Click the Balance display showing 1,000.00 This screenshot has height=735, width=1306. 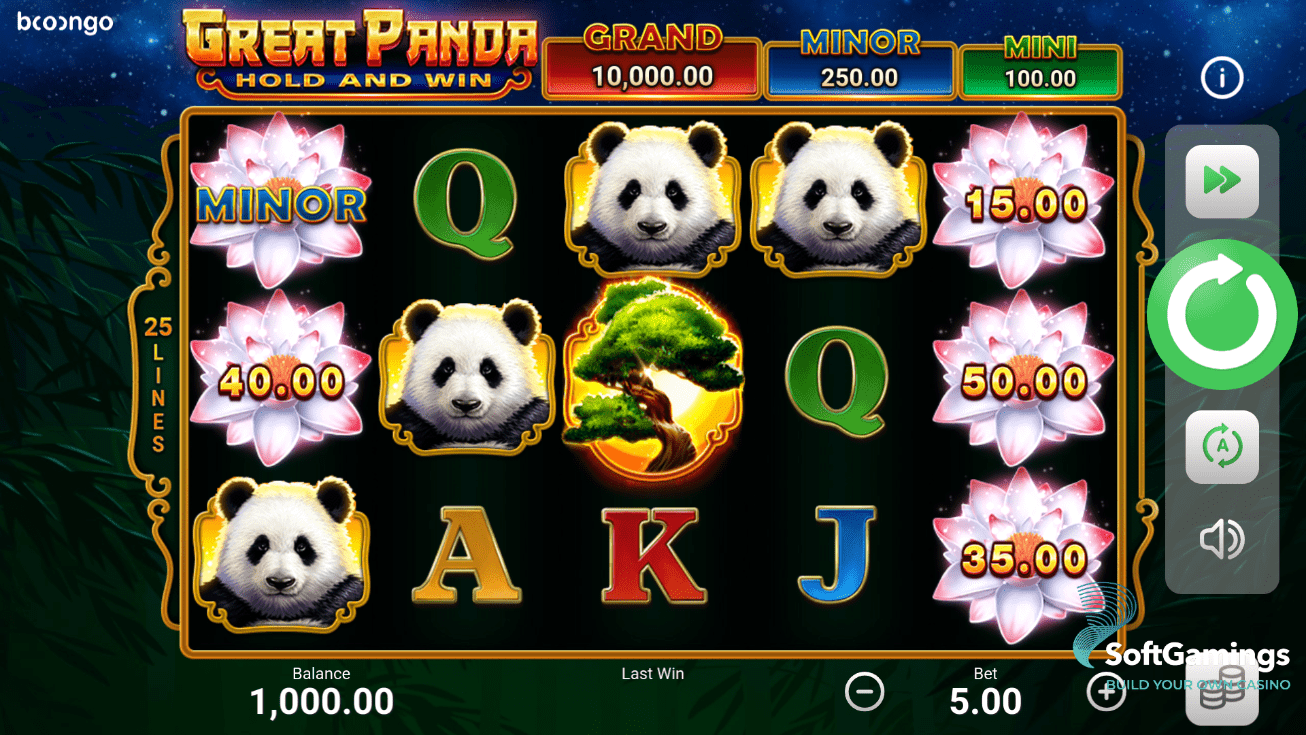pyautogui.click(x=321, y=691)
